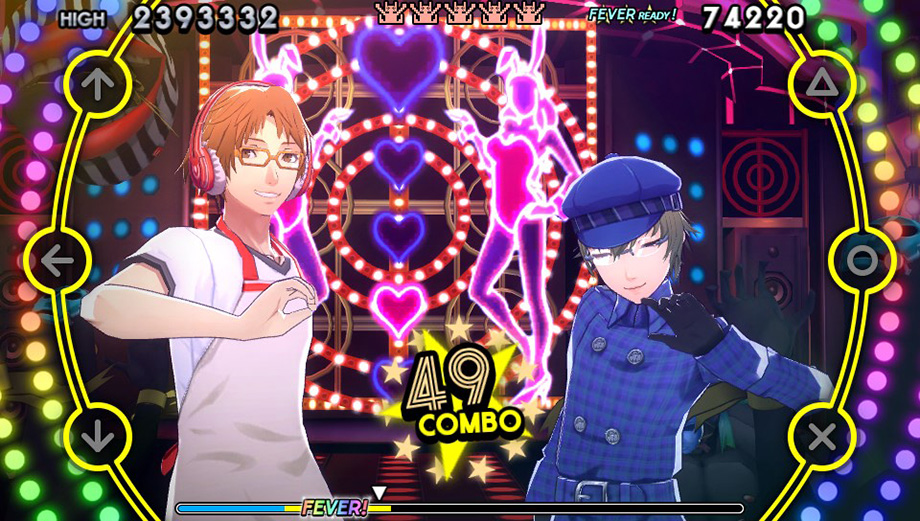Screen dimensions: 920x521
Task: Hit the triangle note target
Action: 822,85
